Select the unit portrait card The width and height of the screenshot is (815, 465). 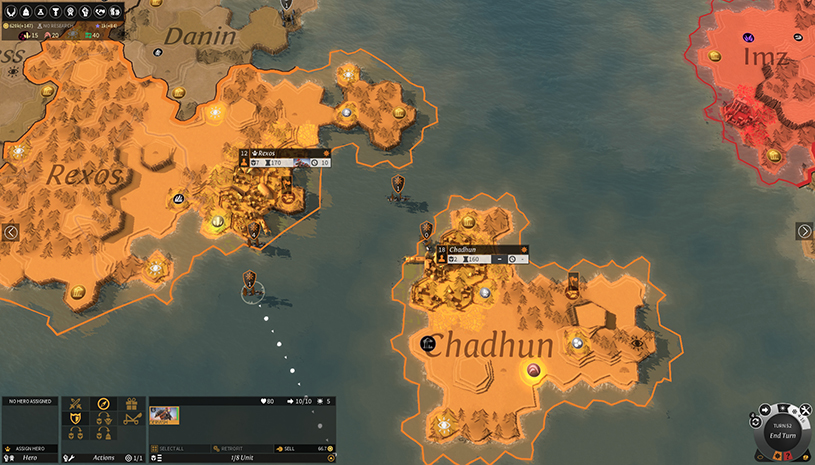coord(164,415)
